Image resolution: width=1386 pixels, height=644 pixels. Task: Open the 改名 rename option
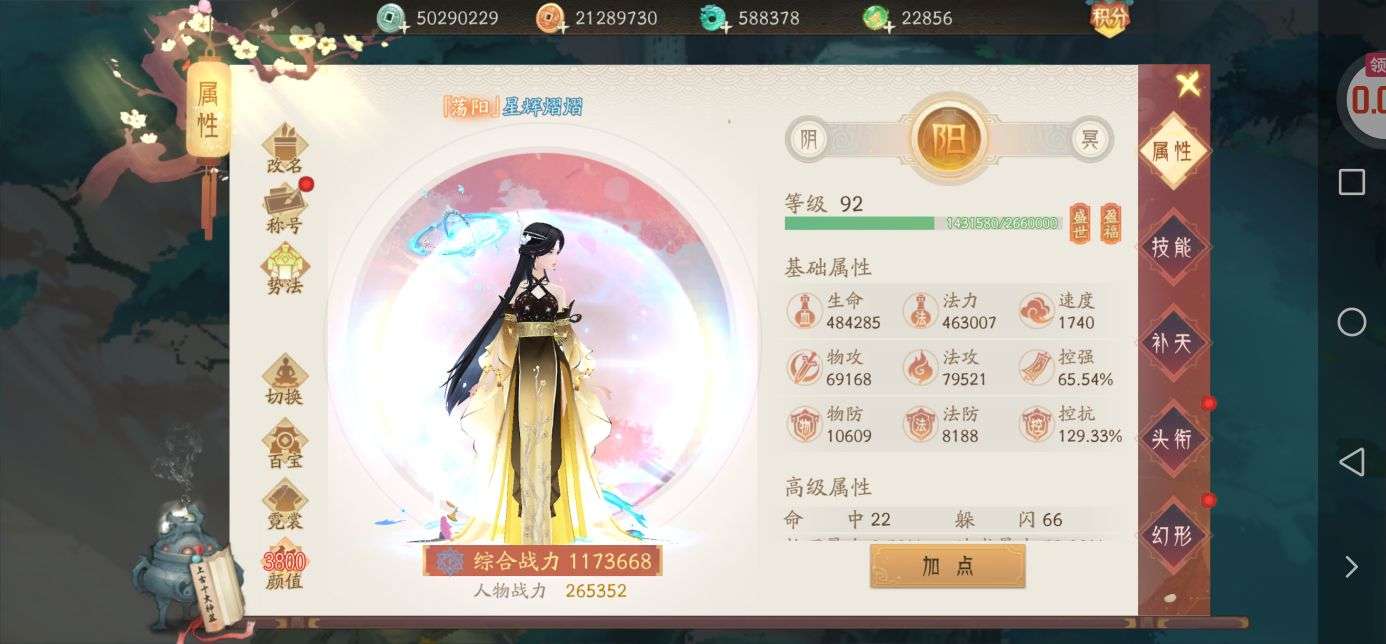click(284, 150)
